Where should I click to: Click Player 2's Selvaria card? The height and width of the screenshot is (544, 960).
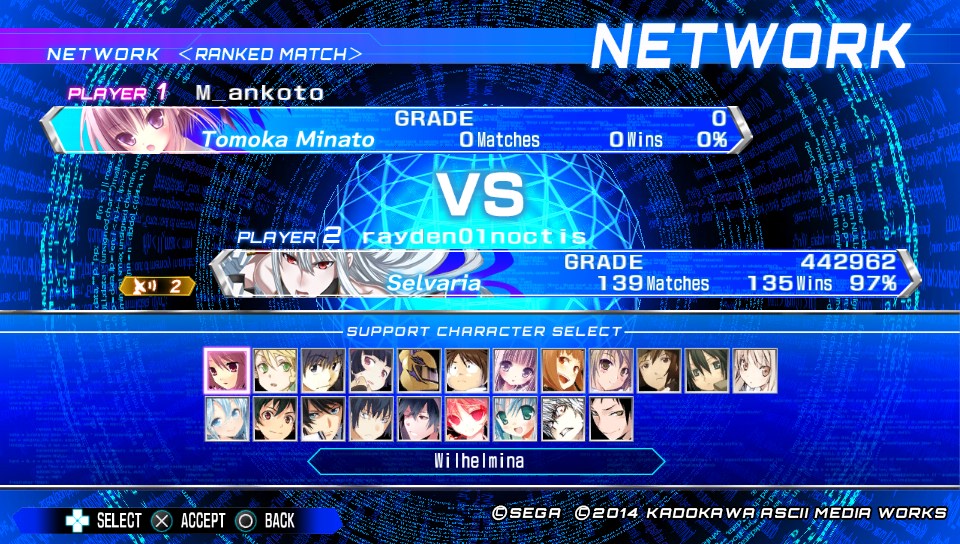[x=566, y=273]
